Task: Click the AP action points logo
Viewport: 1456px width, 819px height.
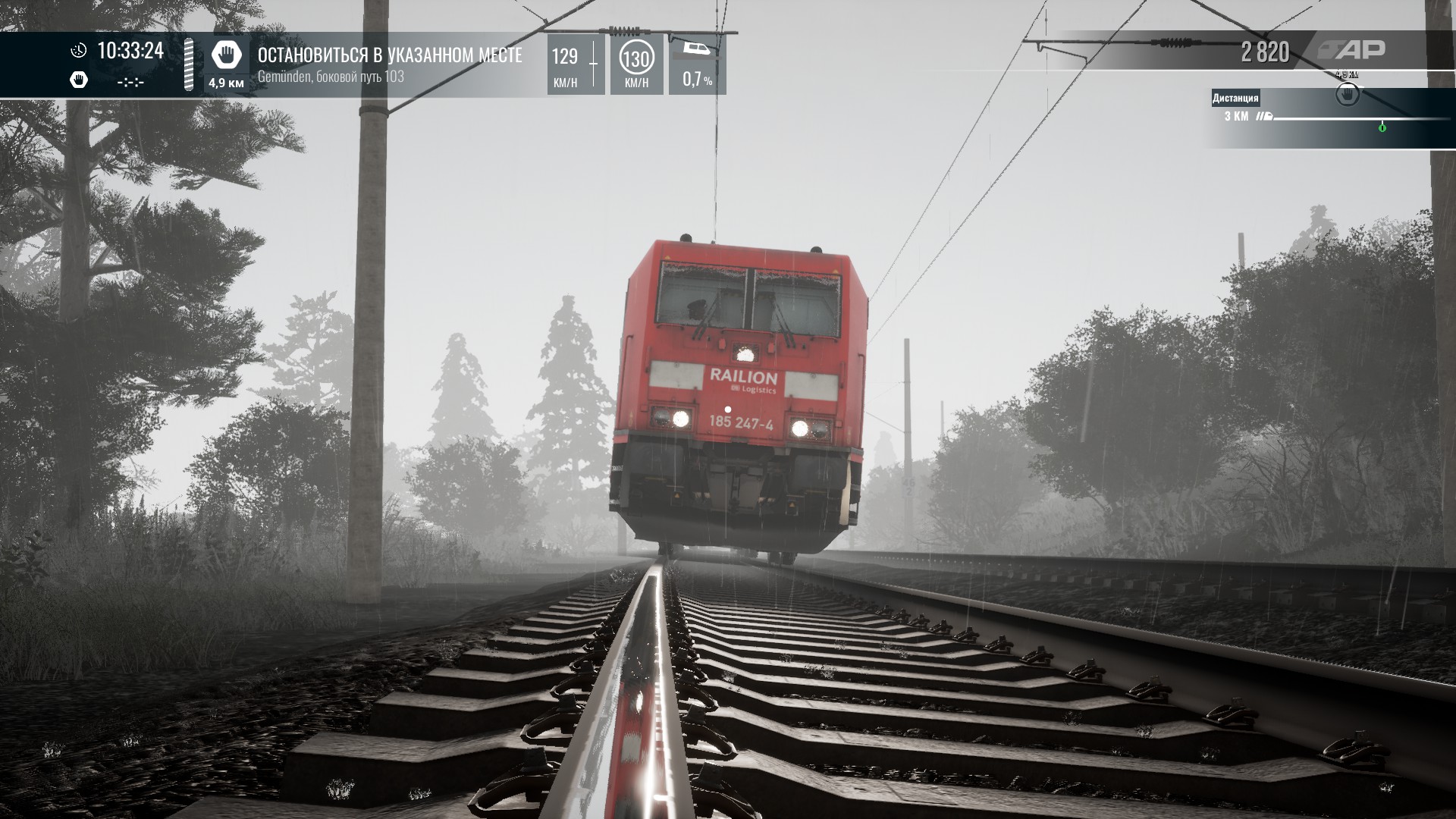Action: 1351,51
